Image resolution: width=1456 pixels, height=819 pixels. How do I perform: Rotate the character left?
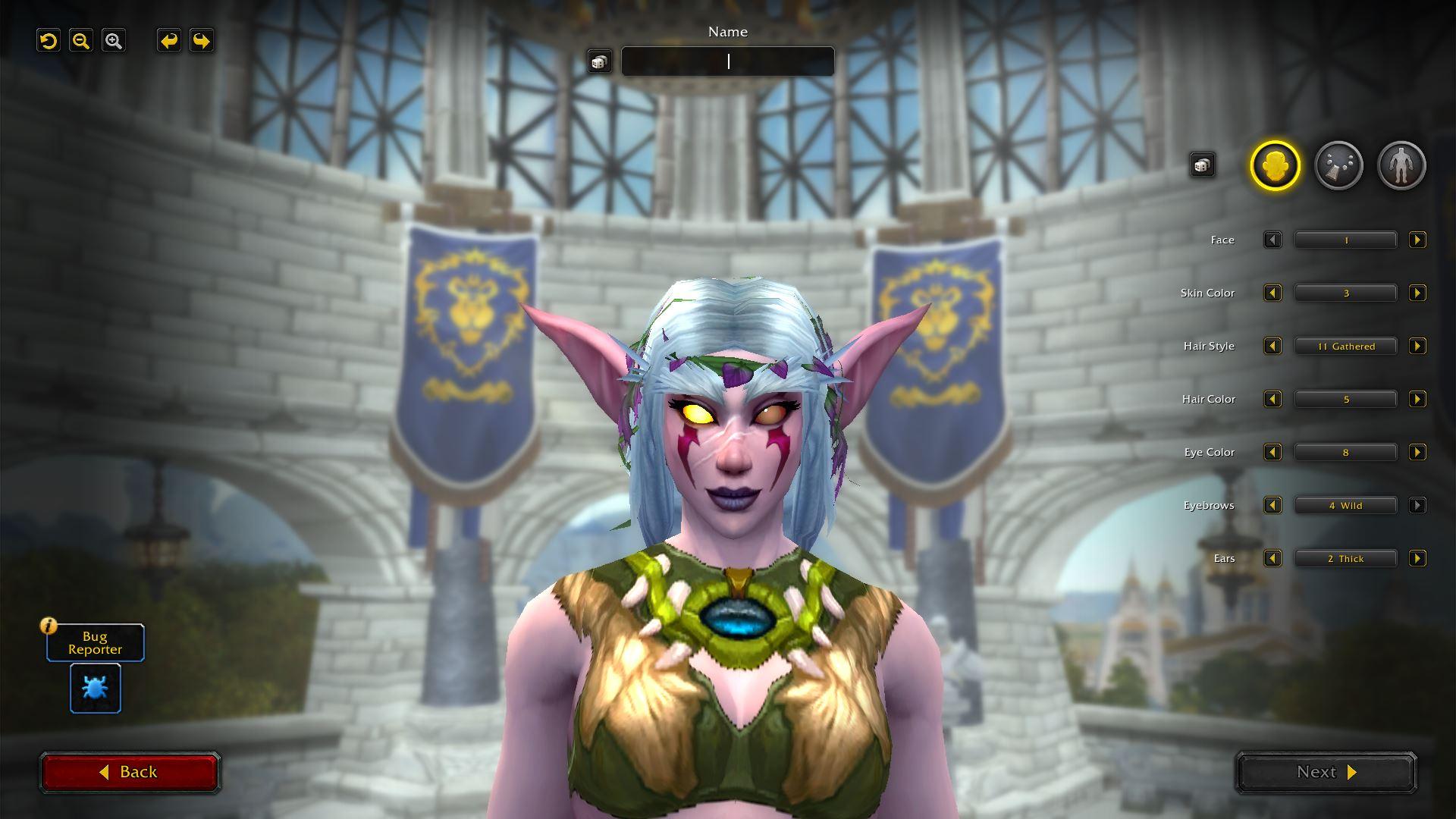click(x=168, y=41)
